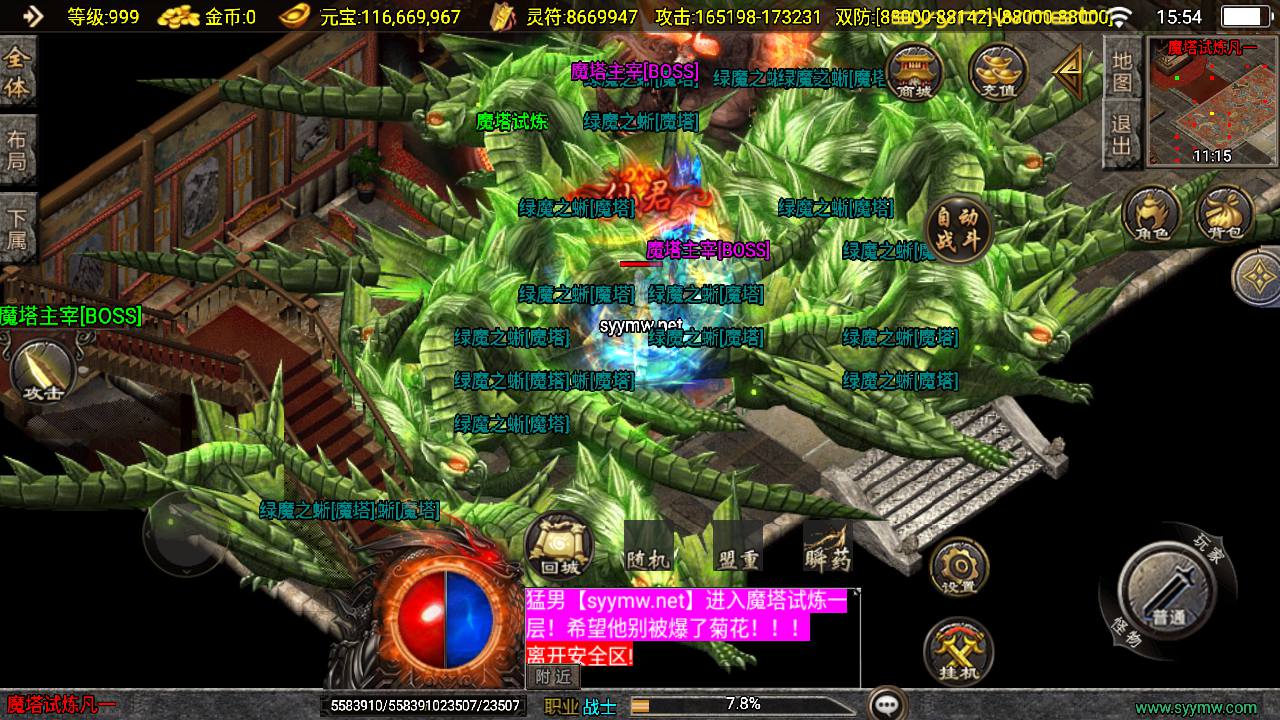Use the 随机 random teleport slot
This screenshot has height=720, width=1280.
pyautogui.click(x=647, y=546)
